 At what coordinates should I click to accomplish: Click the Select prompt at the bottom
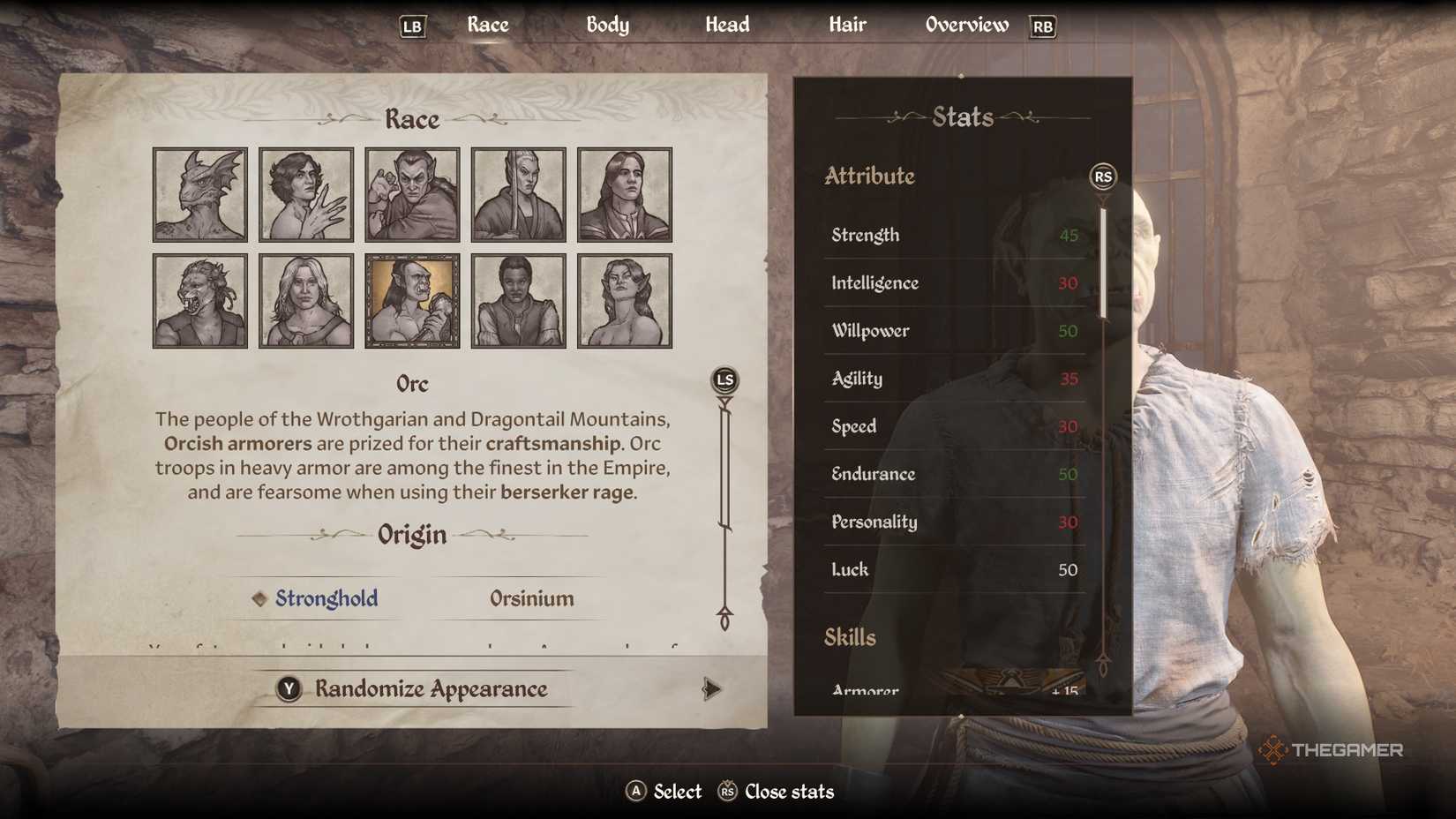(x=664, y=792)
